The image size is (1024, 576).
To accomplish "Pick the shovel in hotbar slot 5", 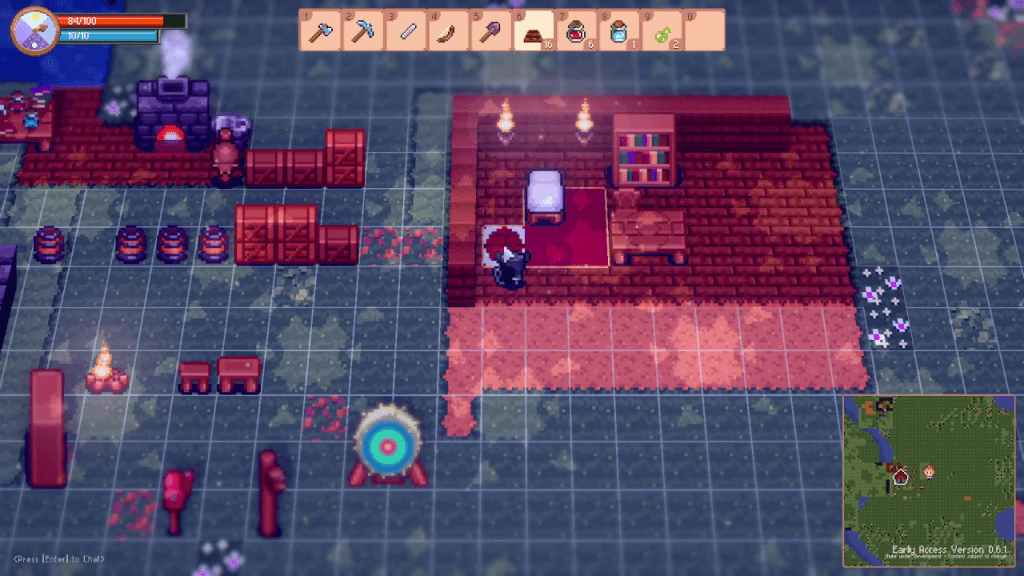I will pos(490,31).
